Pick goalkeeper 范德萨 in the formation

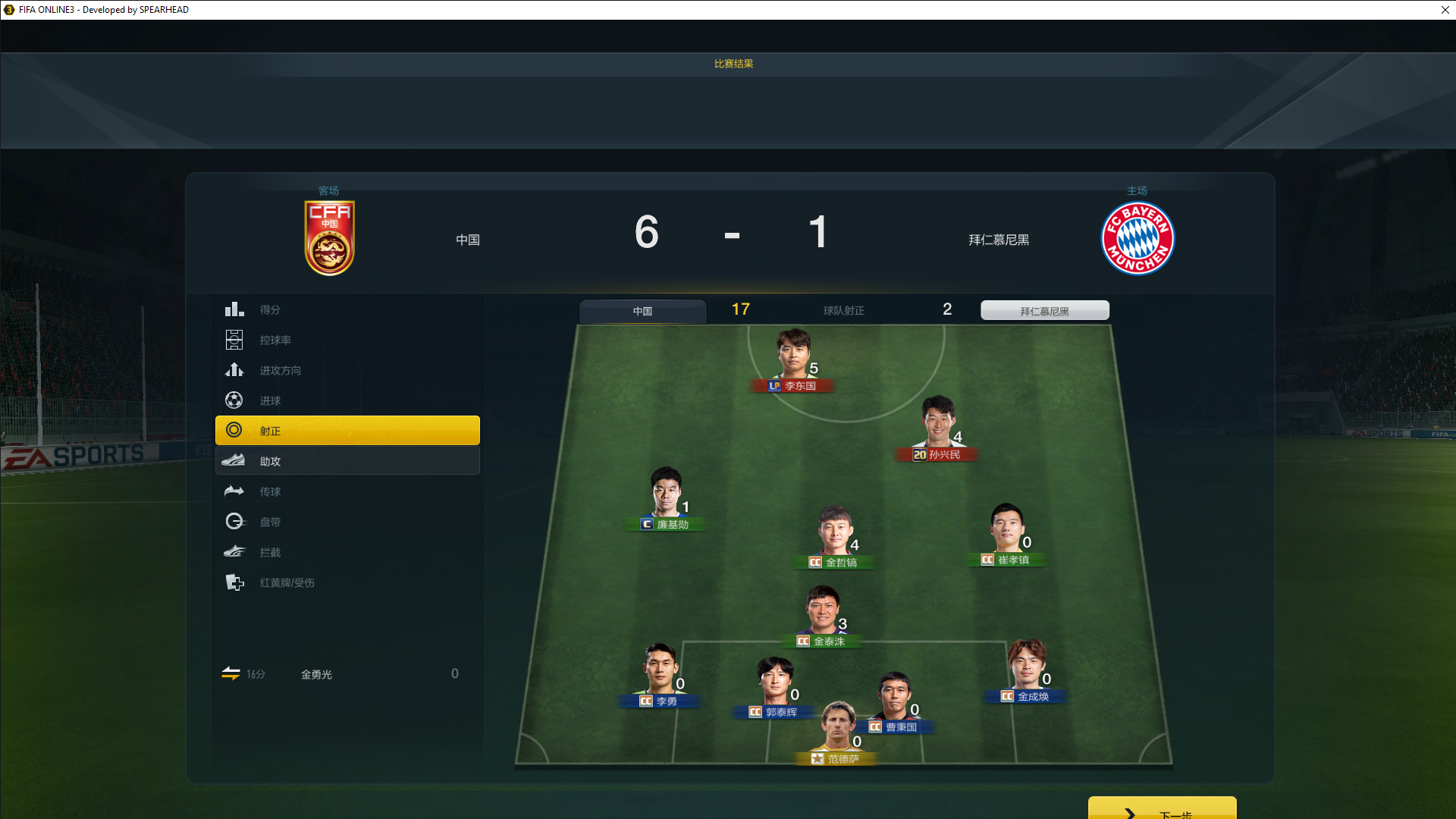[838, 730]
